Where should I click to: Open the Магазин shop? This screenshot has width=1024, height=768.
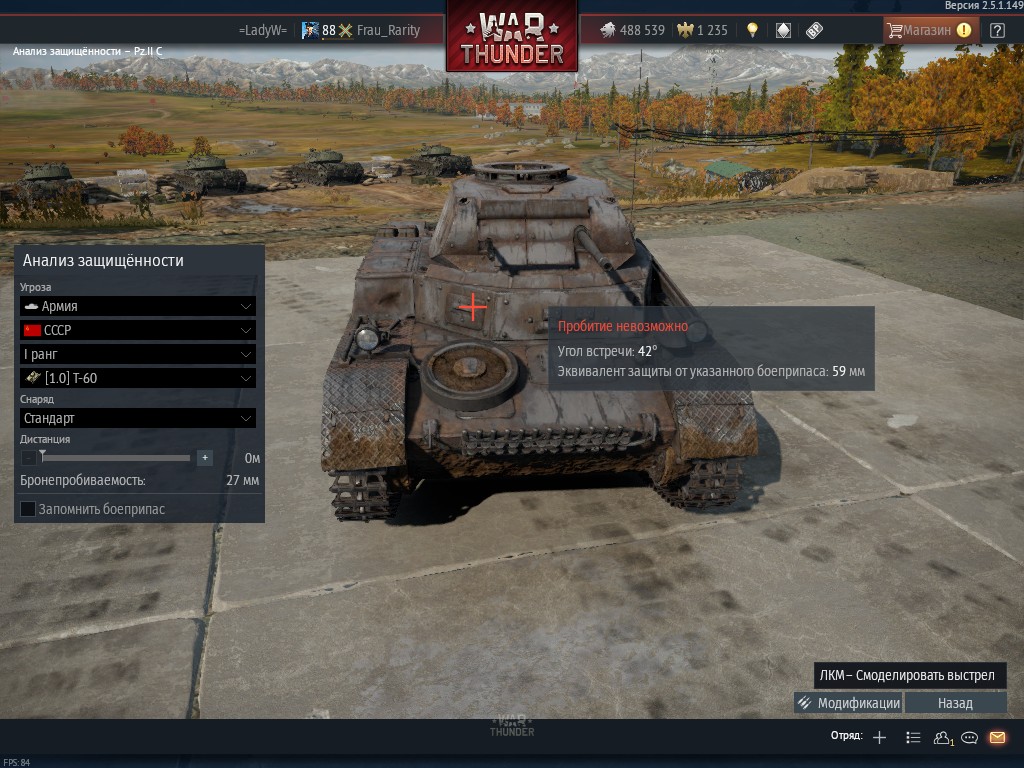pyautogui.click(x=928, y=30)
